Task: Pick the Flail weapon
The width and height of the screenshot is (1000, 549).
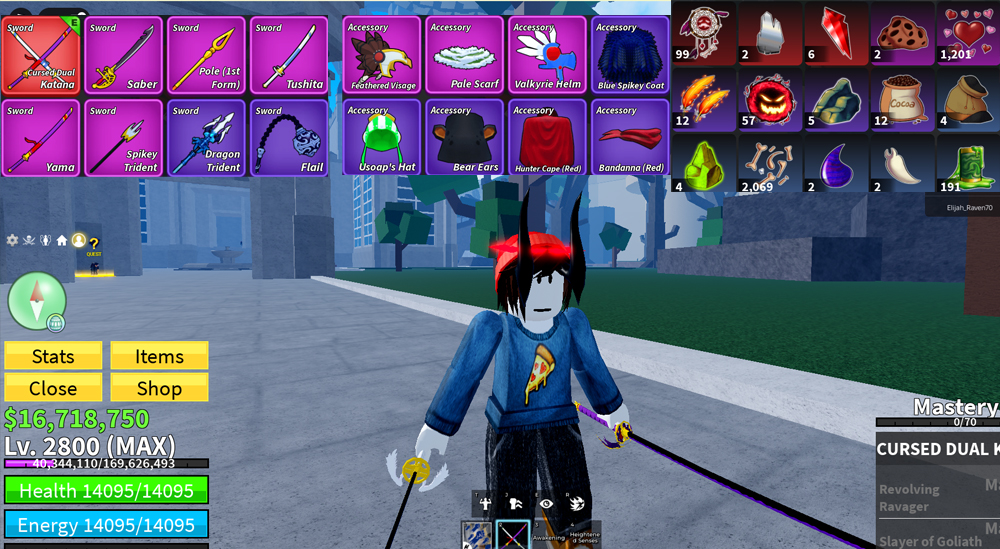Action: click(x=289, y=138)
